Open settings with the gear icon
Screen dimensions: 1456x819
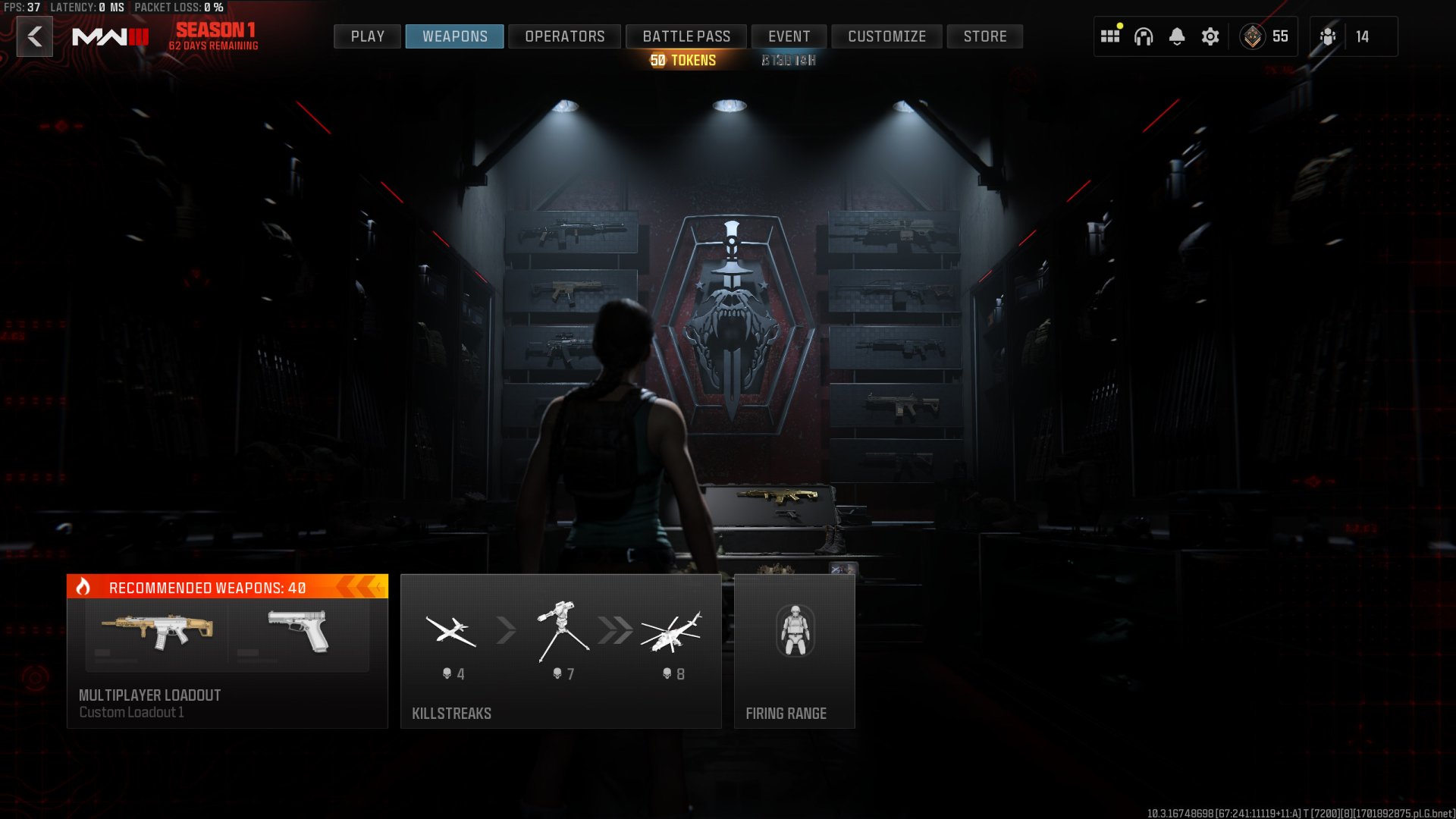pos(1210,36)
